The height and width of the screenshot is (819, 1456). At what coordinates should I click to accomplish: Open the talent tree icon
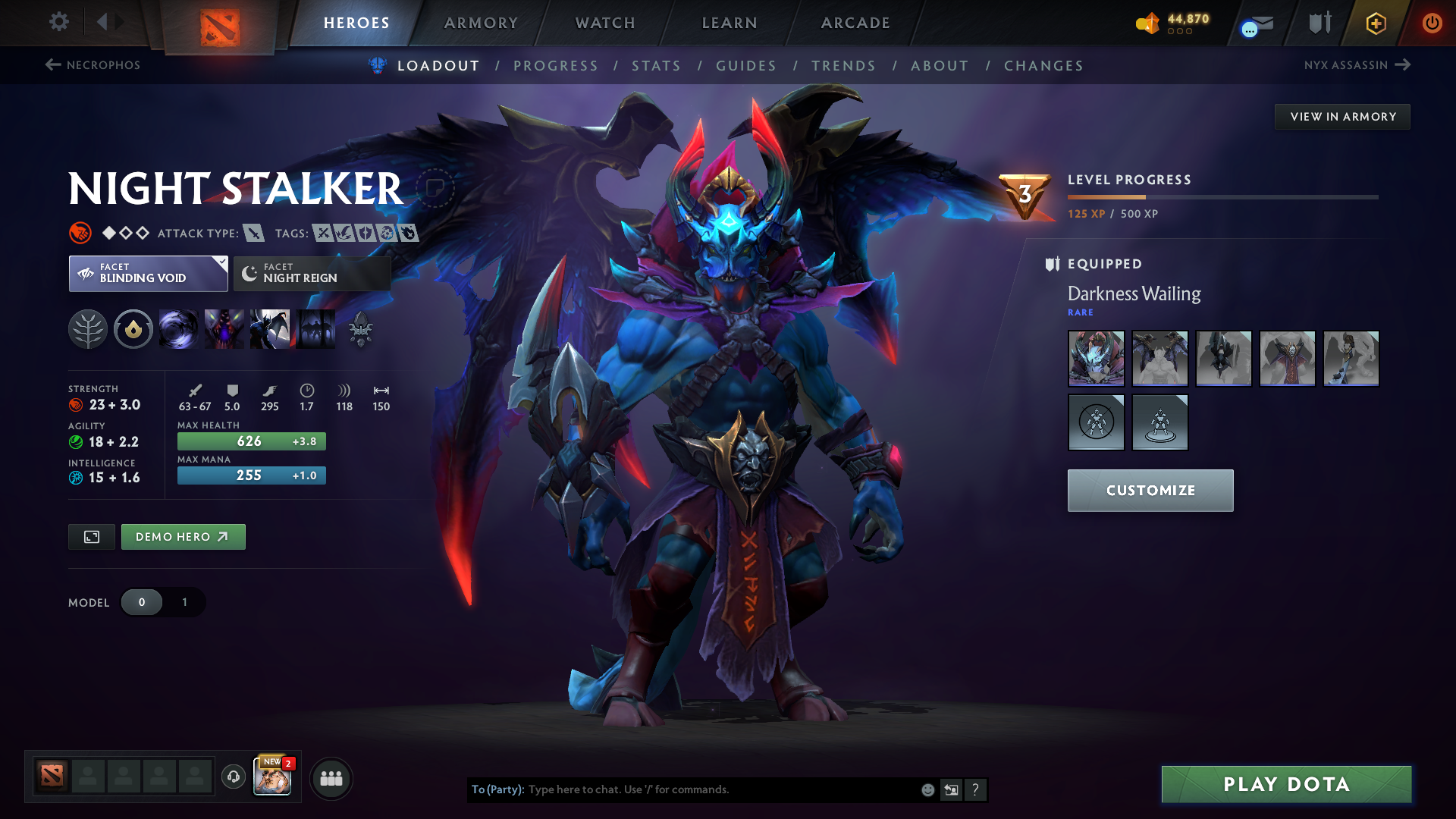[89, 329]
